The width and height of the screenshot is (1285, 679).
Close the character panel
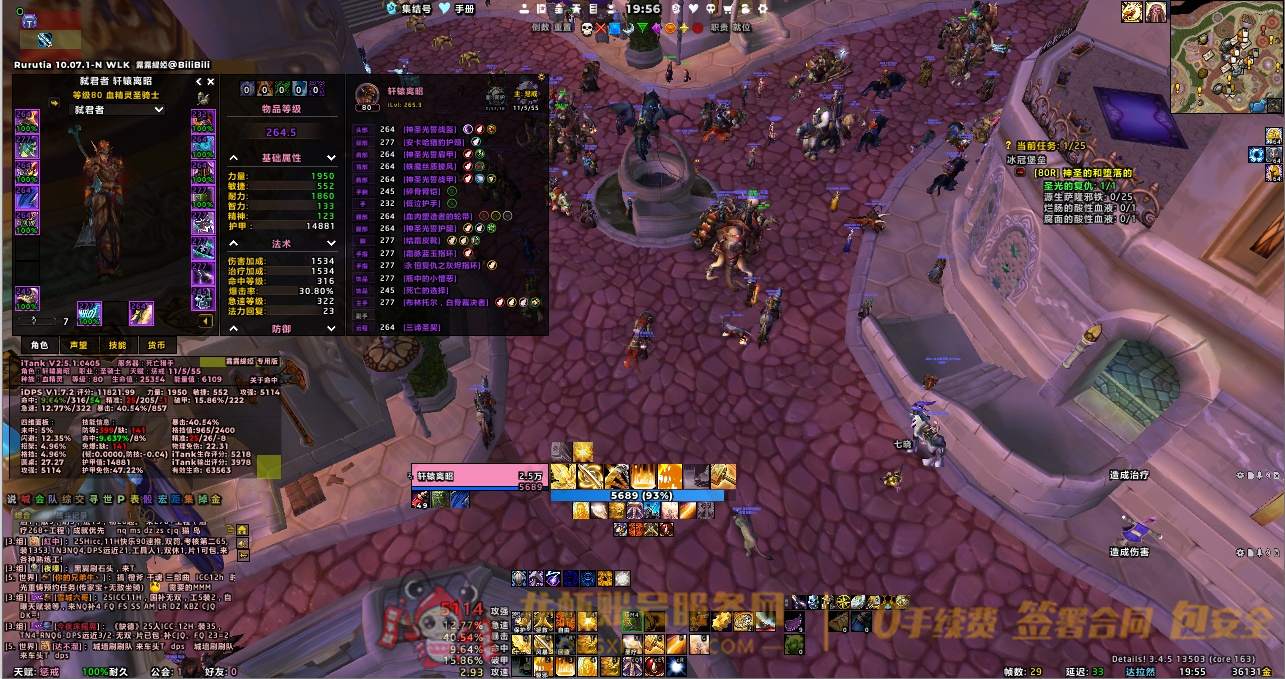211,82
